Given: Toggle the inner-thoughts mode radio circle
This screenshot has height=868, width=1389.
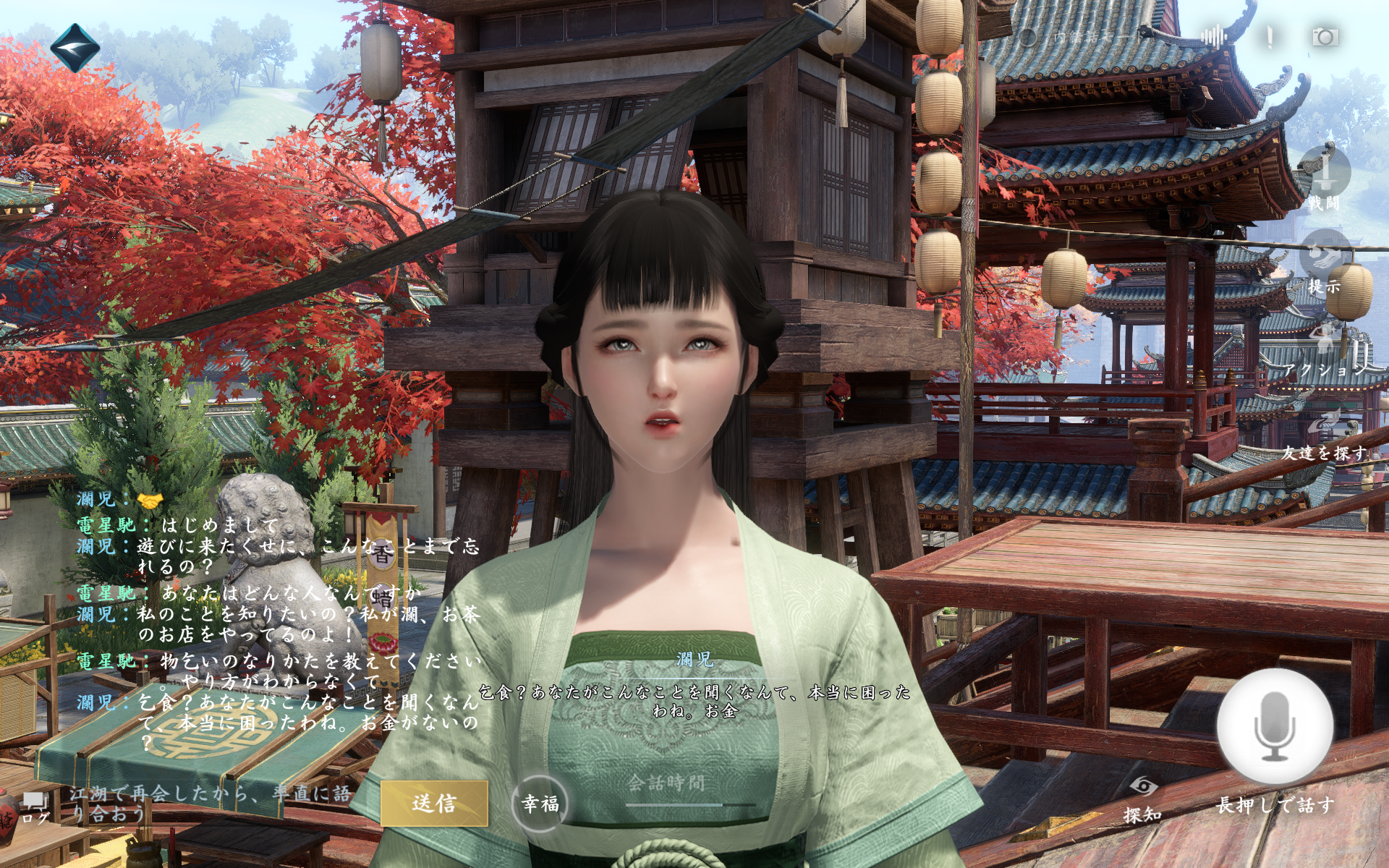Looking at the screenshot, I should (1027, 36).
